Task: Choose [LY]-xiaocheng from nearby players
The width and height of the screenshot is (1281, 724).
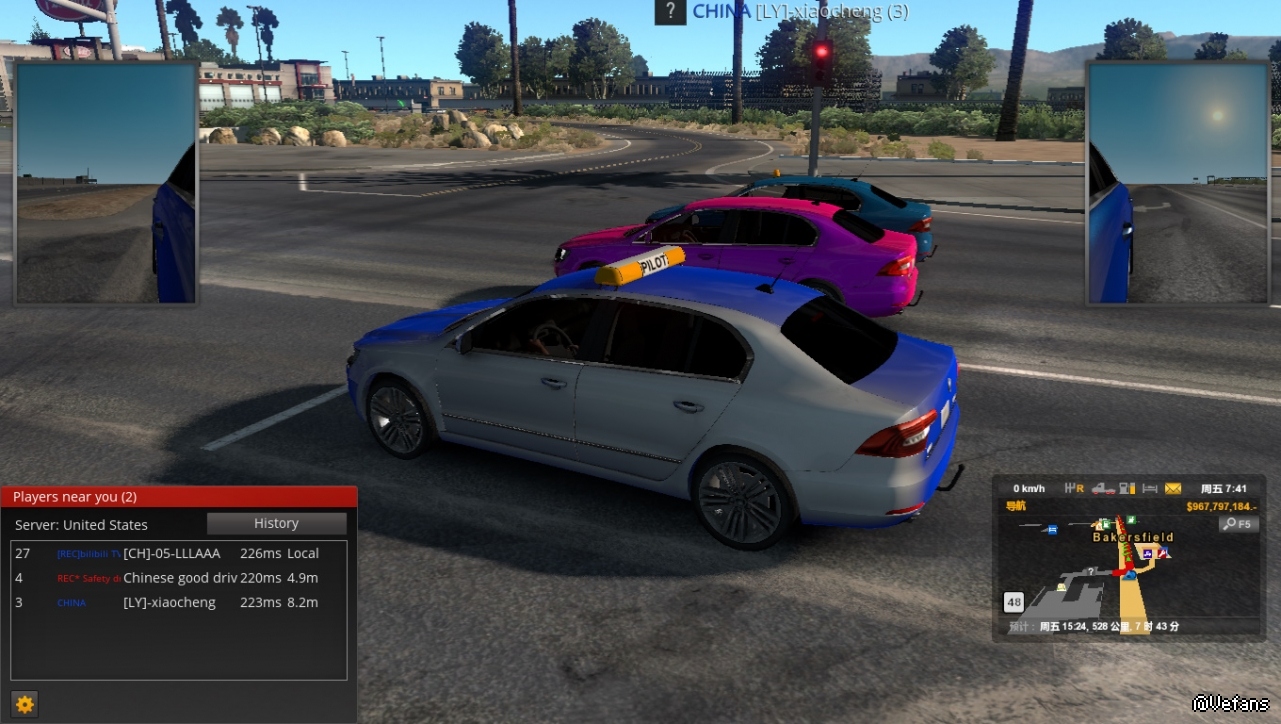Action: tap(169, 602)
